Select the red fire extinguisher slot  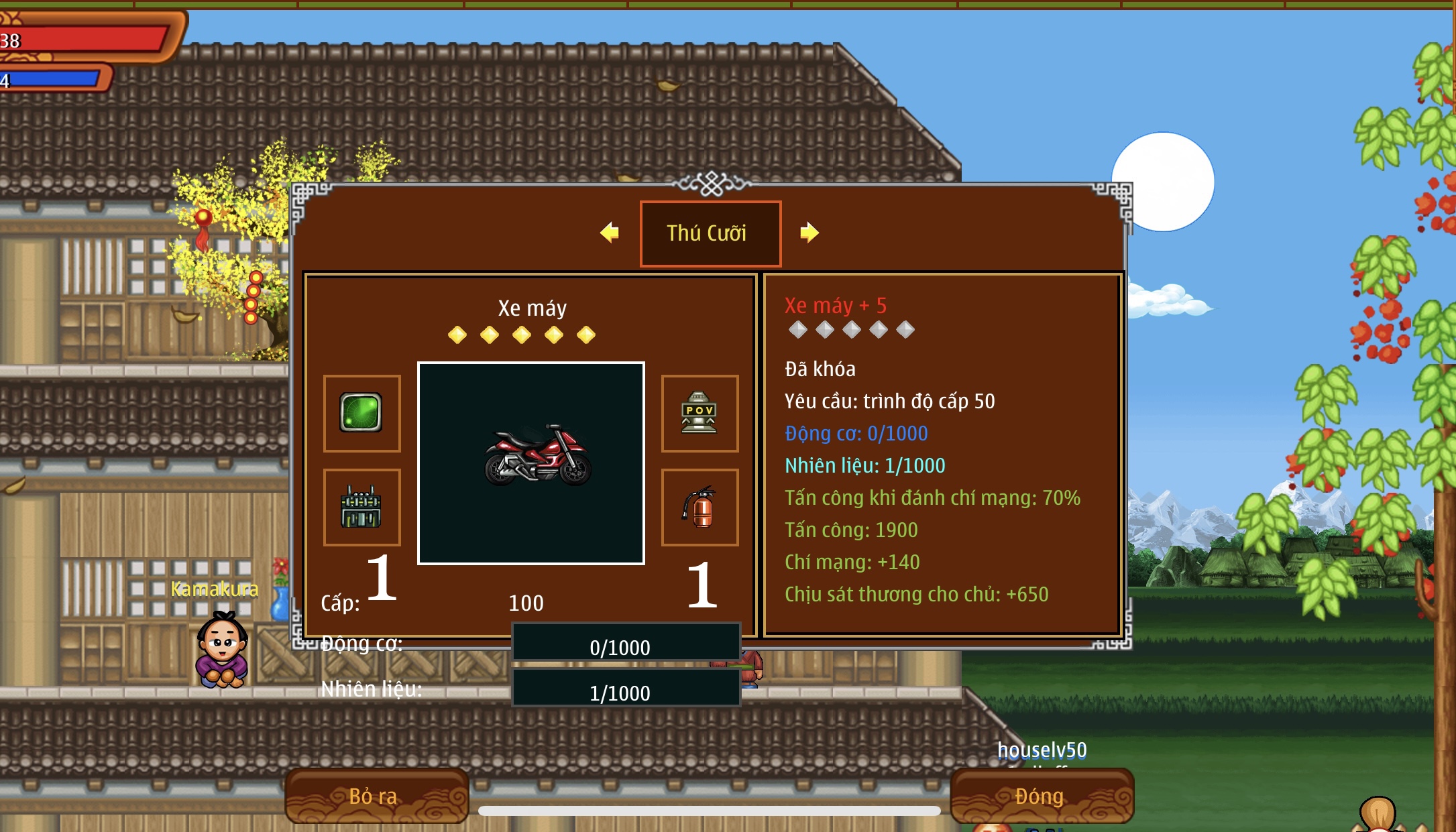[699, 507]
